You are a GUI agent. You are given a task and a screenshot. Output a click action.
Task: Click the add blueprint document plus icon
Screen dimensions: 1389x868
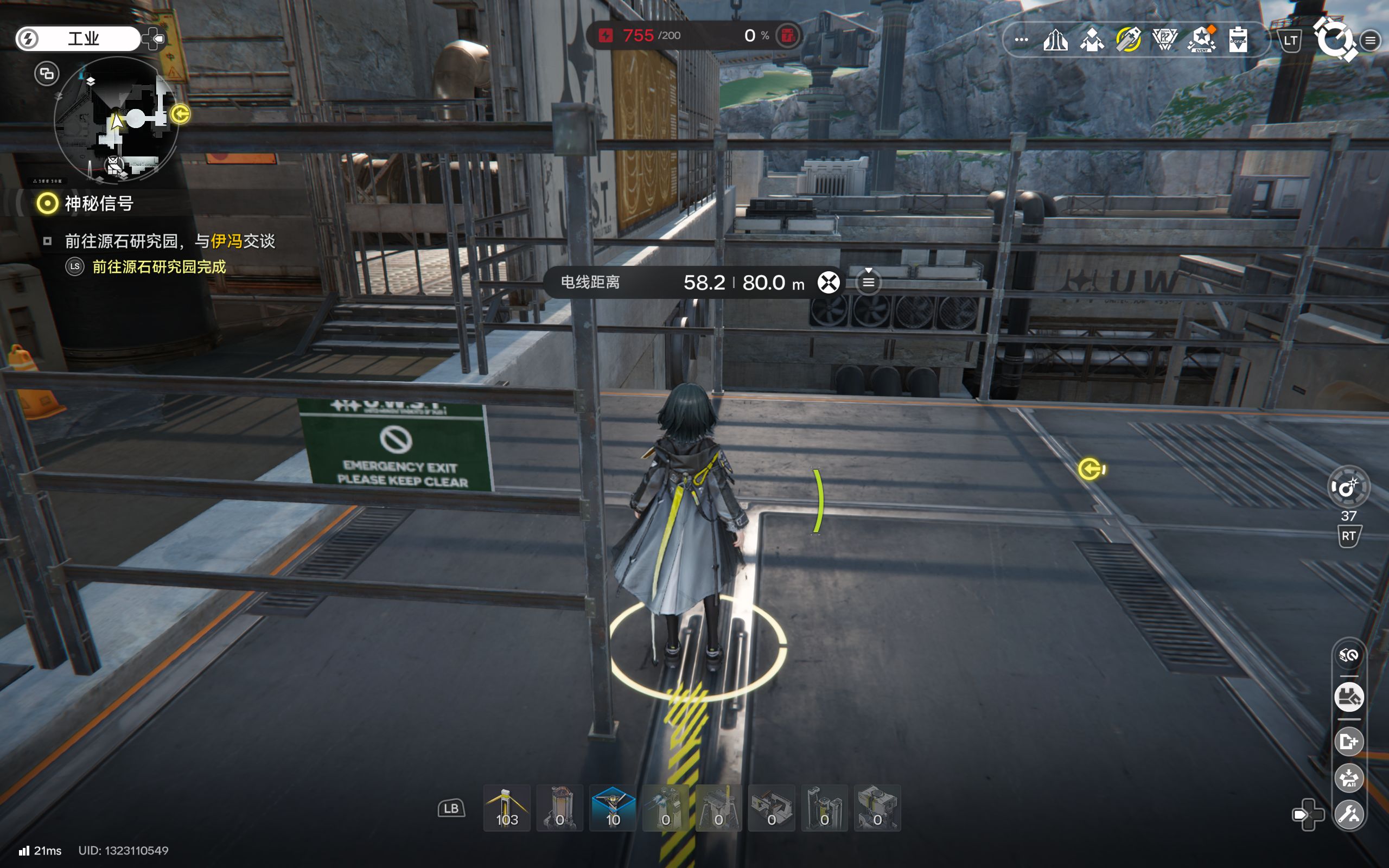[x=1348, y=741]
